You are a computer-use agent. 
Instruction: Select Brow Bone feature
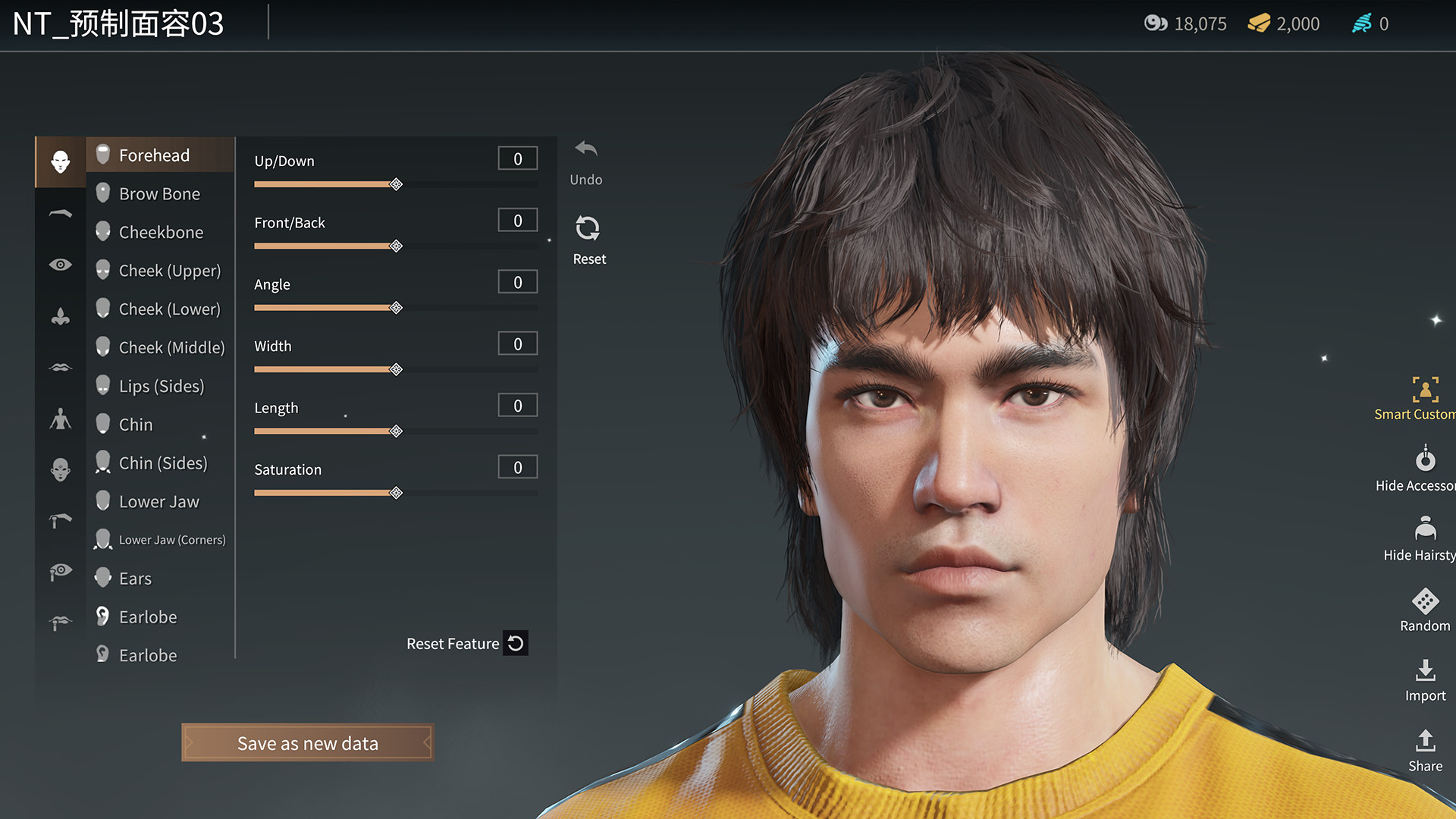(x=159, y=194)
